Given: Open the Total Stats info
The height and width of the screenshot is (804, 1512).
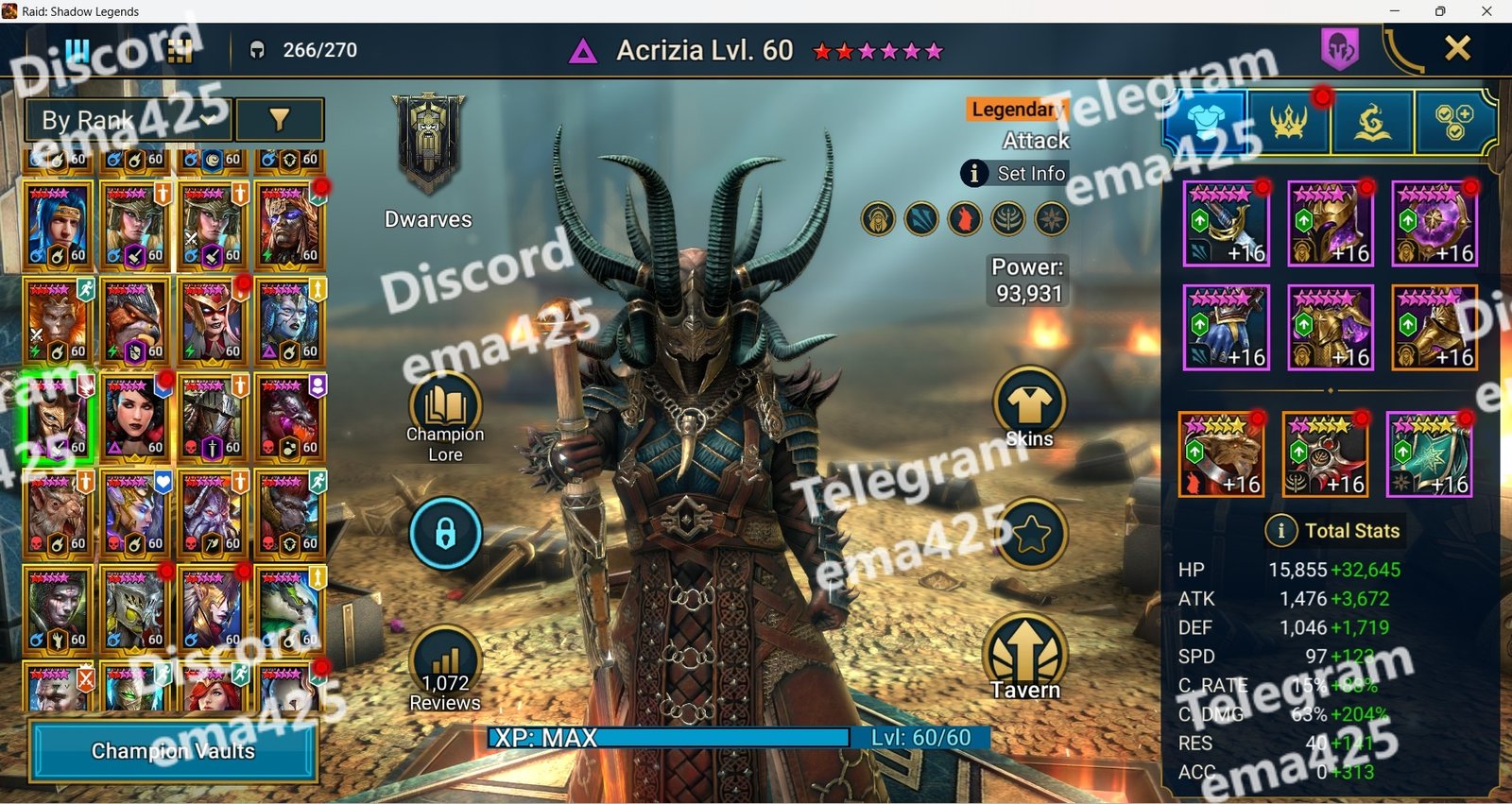Looking at the screenshot, I should coord(1280,531).
